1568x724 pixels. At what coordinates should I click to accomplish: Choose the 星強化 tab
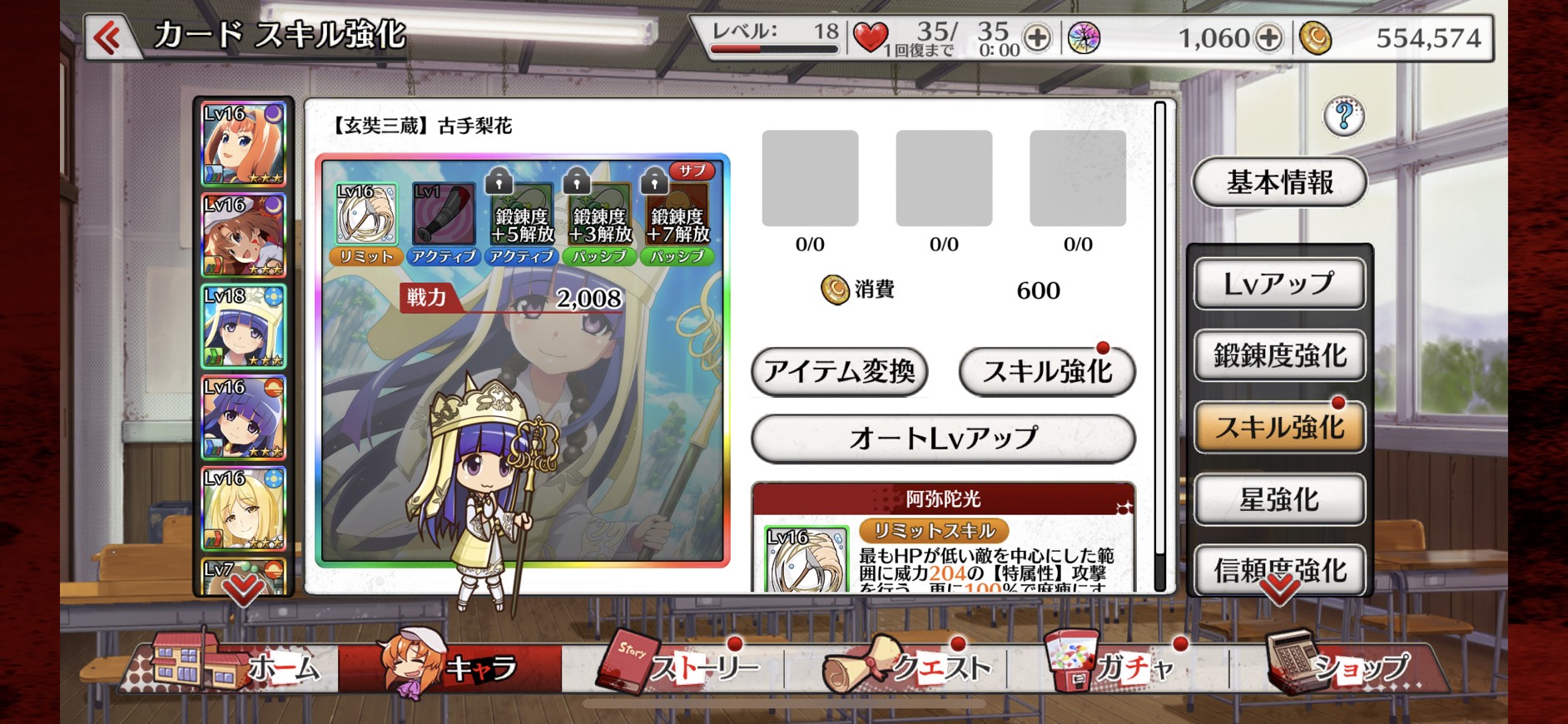click(x=1279, y=499)
